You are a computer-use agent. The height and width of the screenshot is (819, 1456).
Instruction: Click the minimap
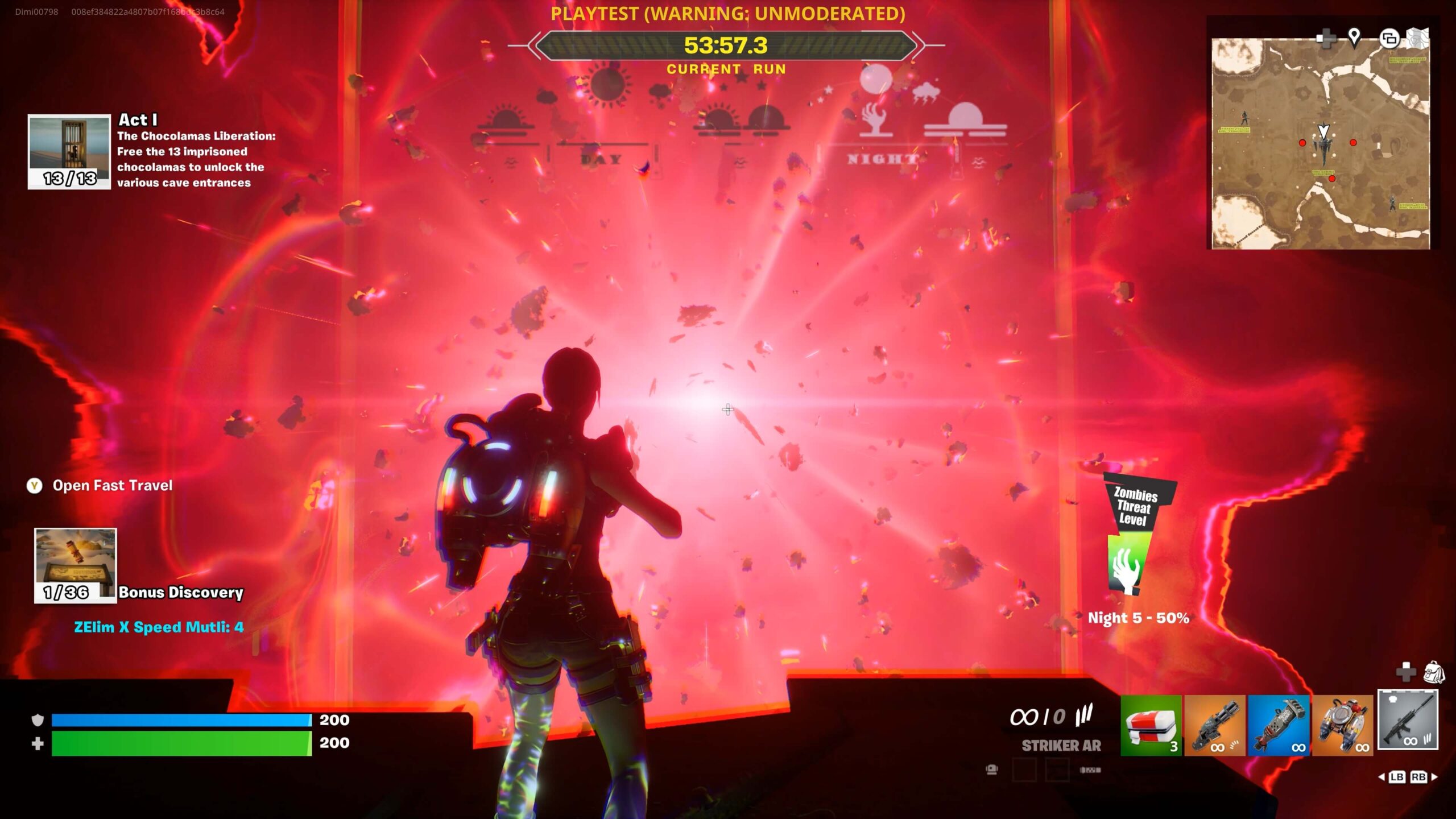pyautogui.click(x=1320, y=143)
